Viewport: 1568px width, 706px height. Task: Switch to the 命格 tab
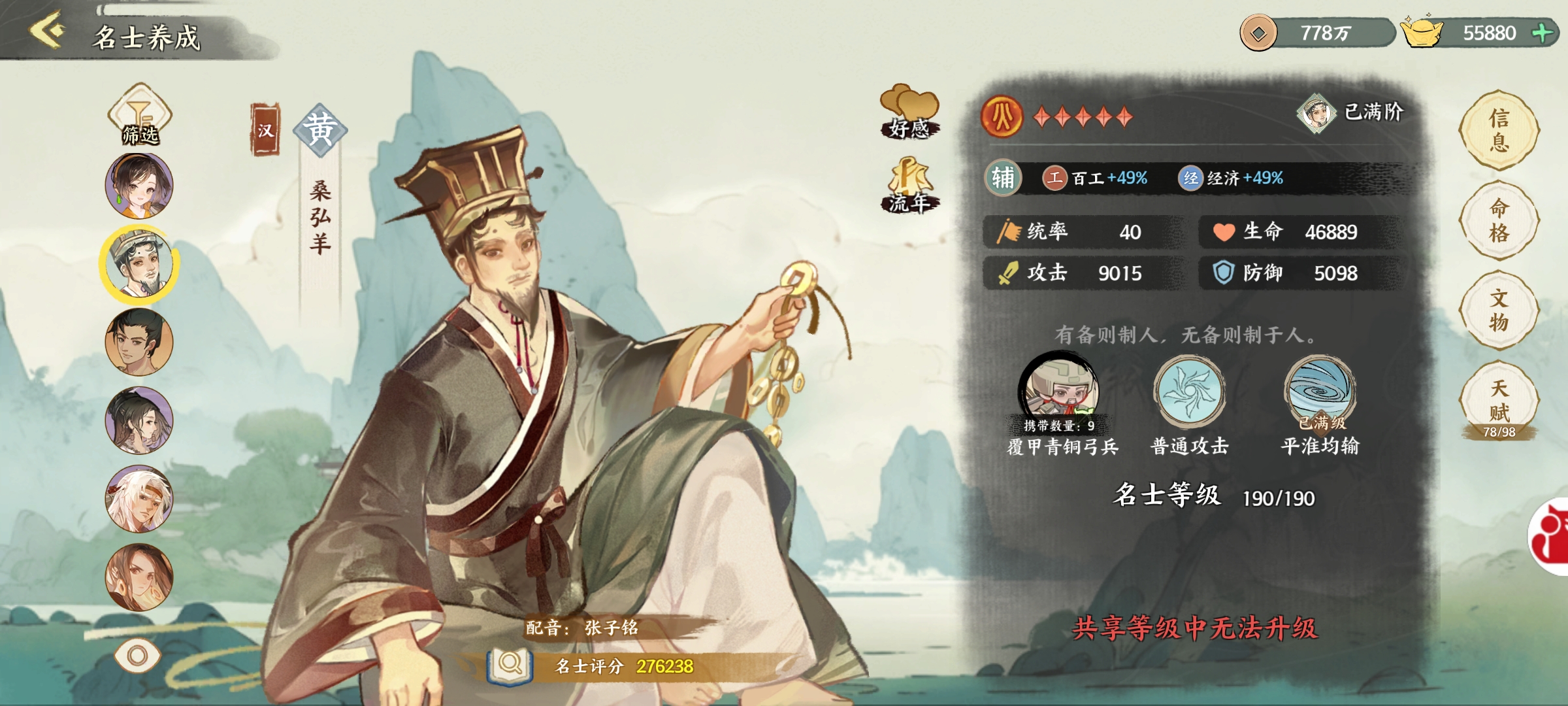pyautogui.click(x=1499, y=220)
